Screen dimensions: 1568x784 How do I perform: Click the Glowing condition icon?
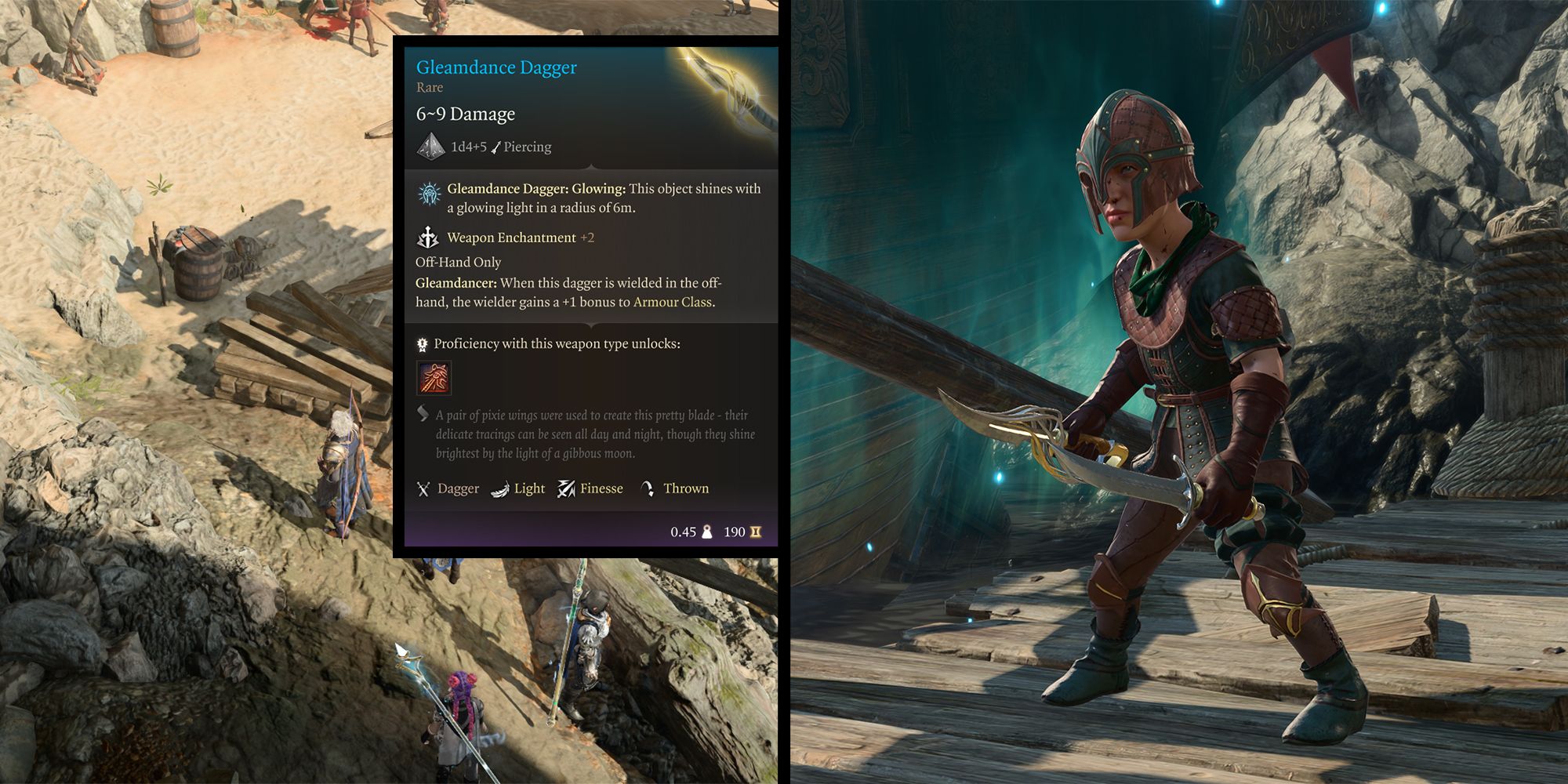(430, 194)
